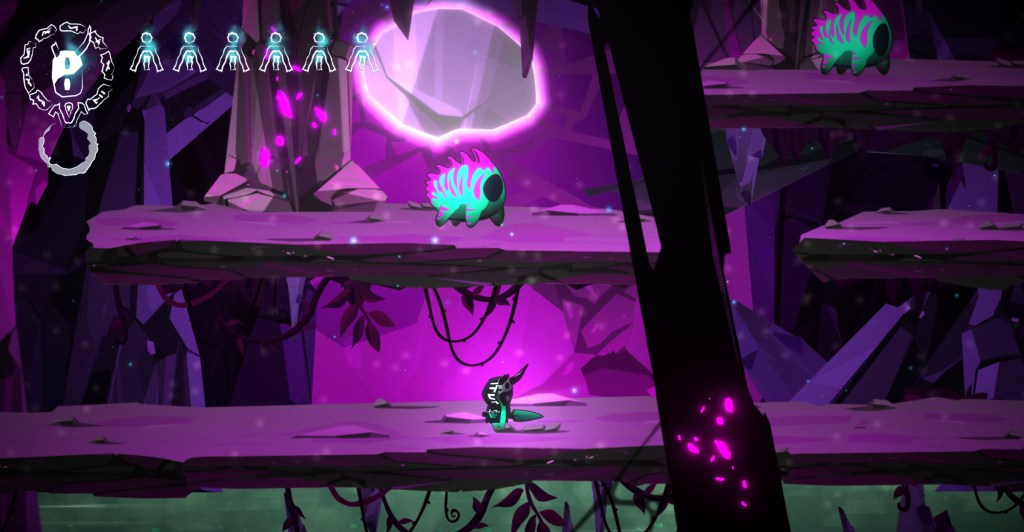Select the gray ring icon below the emblem

[x=68, y=147]
